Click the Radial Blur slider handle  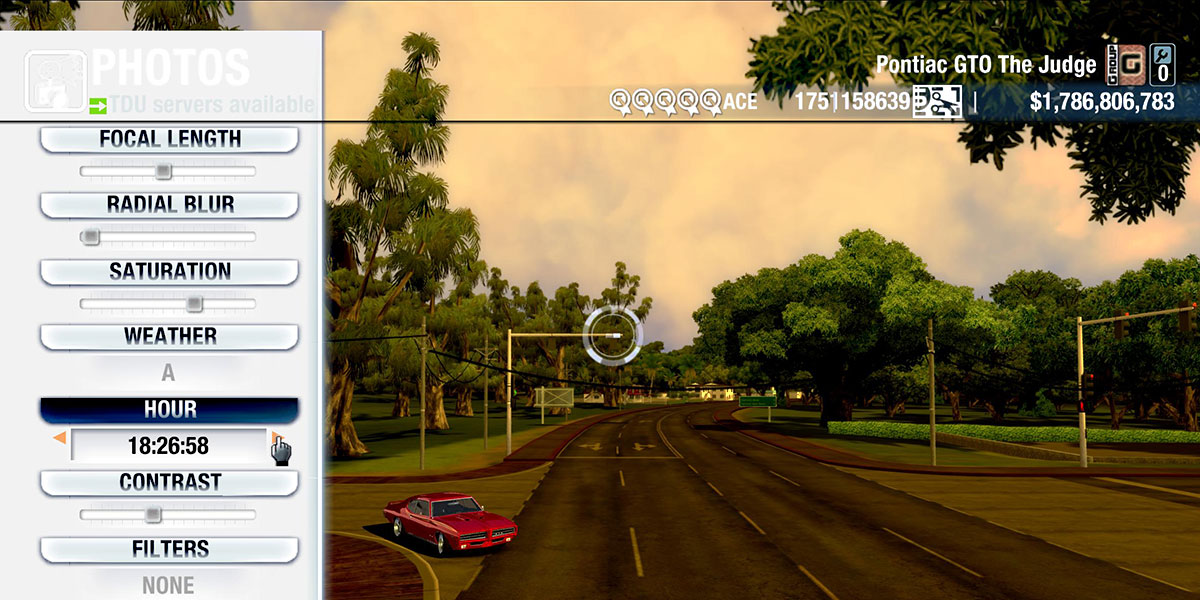pos(91,237)
